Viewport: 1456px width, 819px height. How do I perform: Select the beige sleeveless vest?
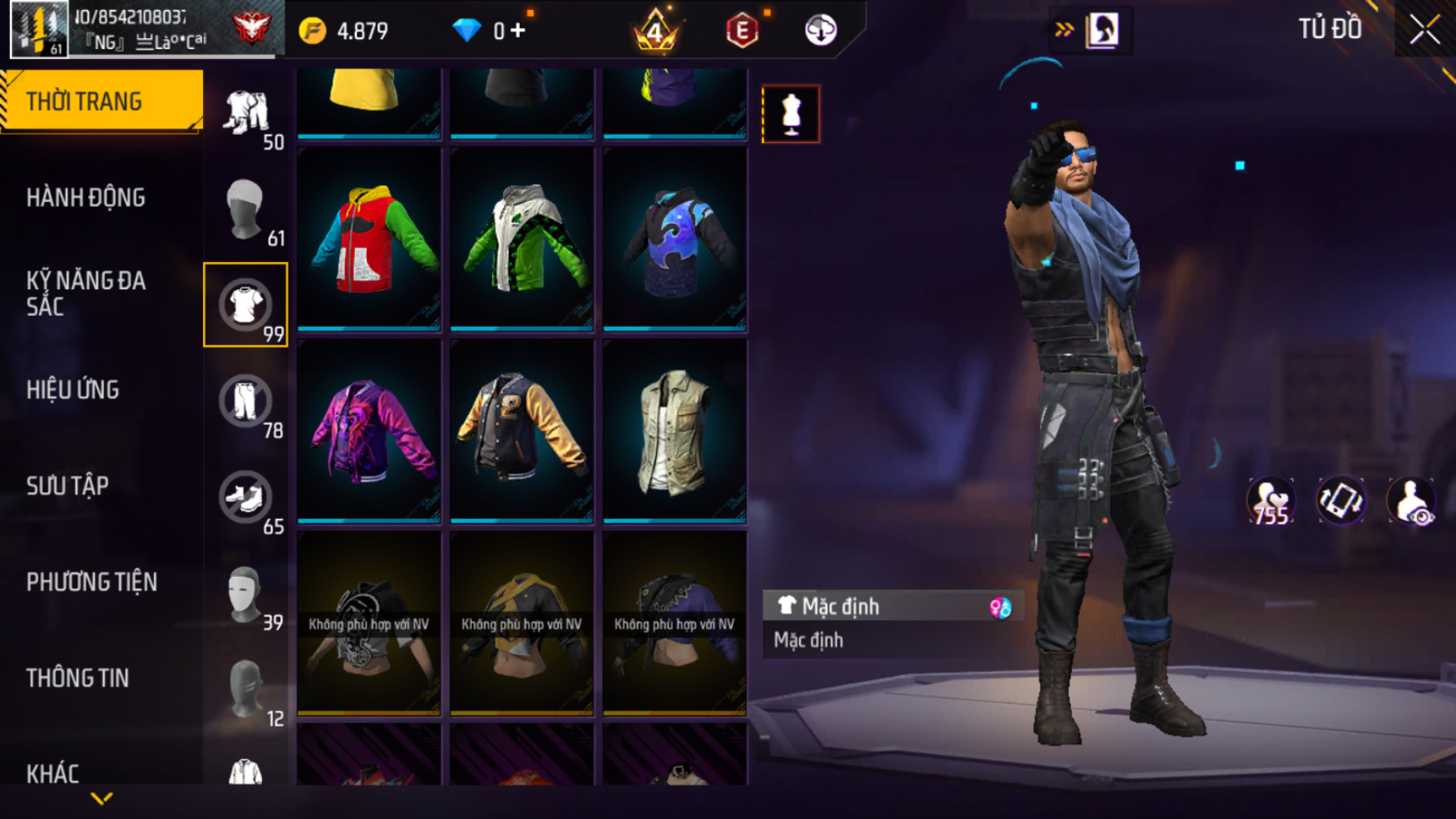pyautogui.click(x=674, y=431)
